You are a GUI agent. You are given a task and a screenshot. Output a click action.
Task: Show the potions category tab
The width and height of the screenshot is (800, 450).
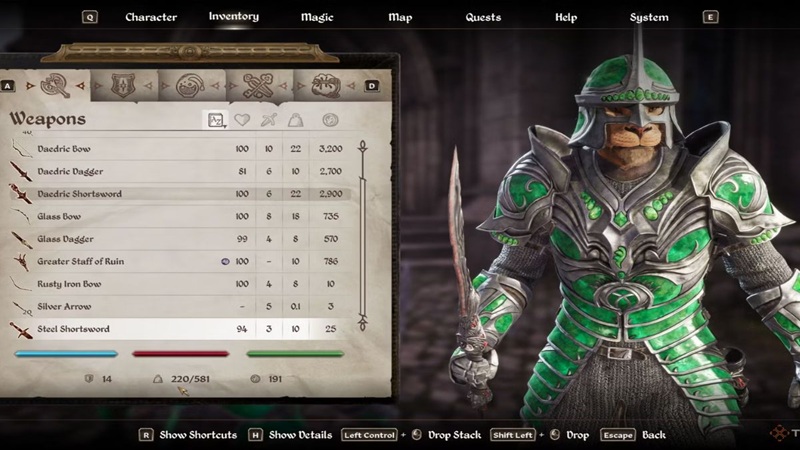pos(188,85)
